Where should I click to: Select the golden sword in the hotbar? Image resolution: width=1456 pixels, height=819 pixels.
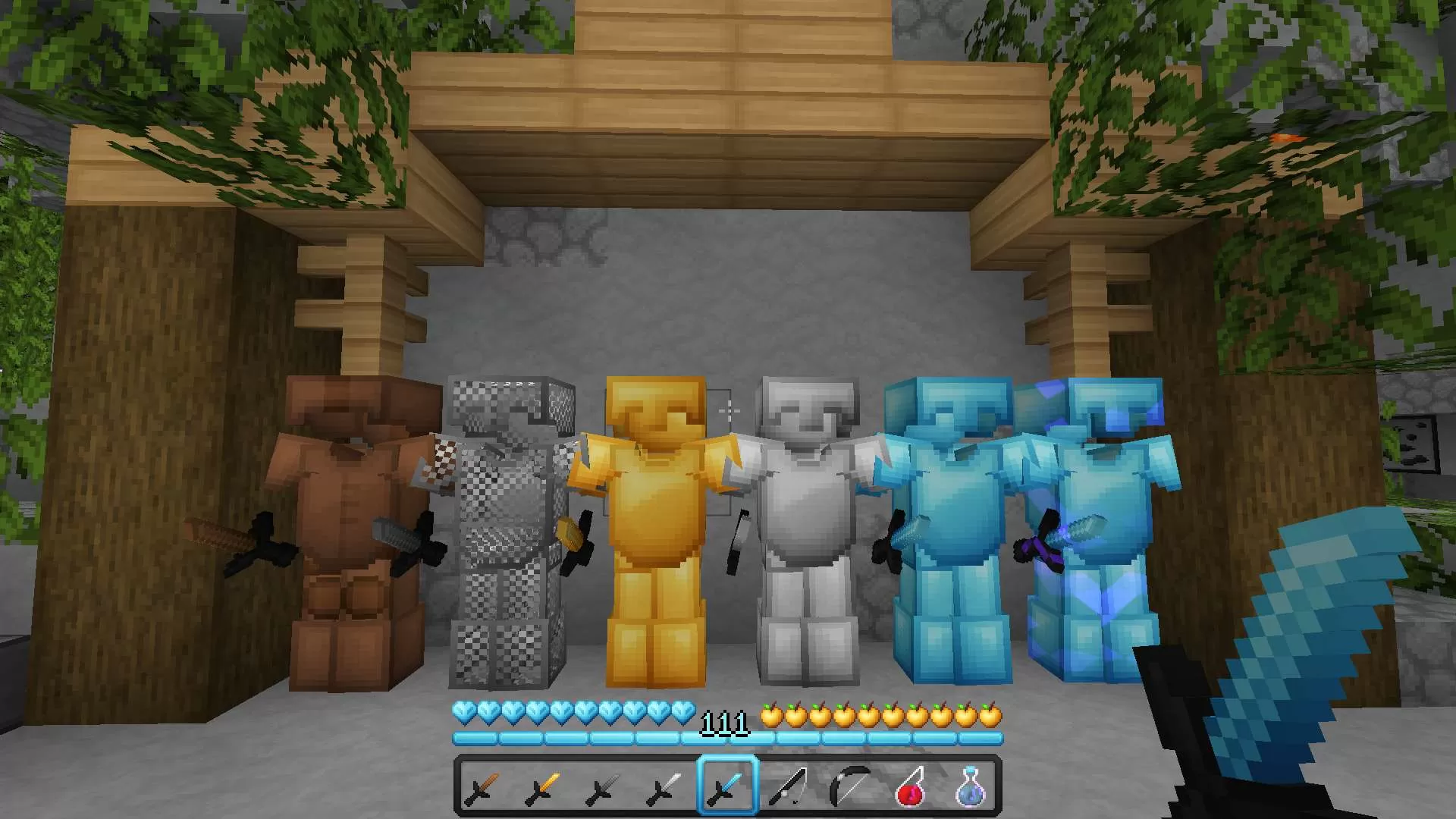click(541, 789)
